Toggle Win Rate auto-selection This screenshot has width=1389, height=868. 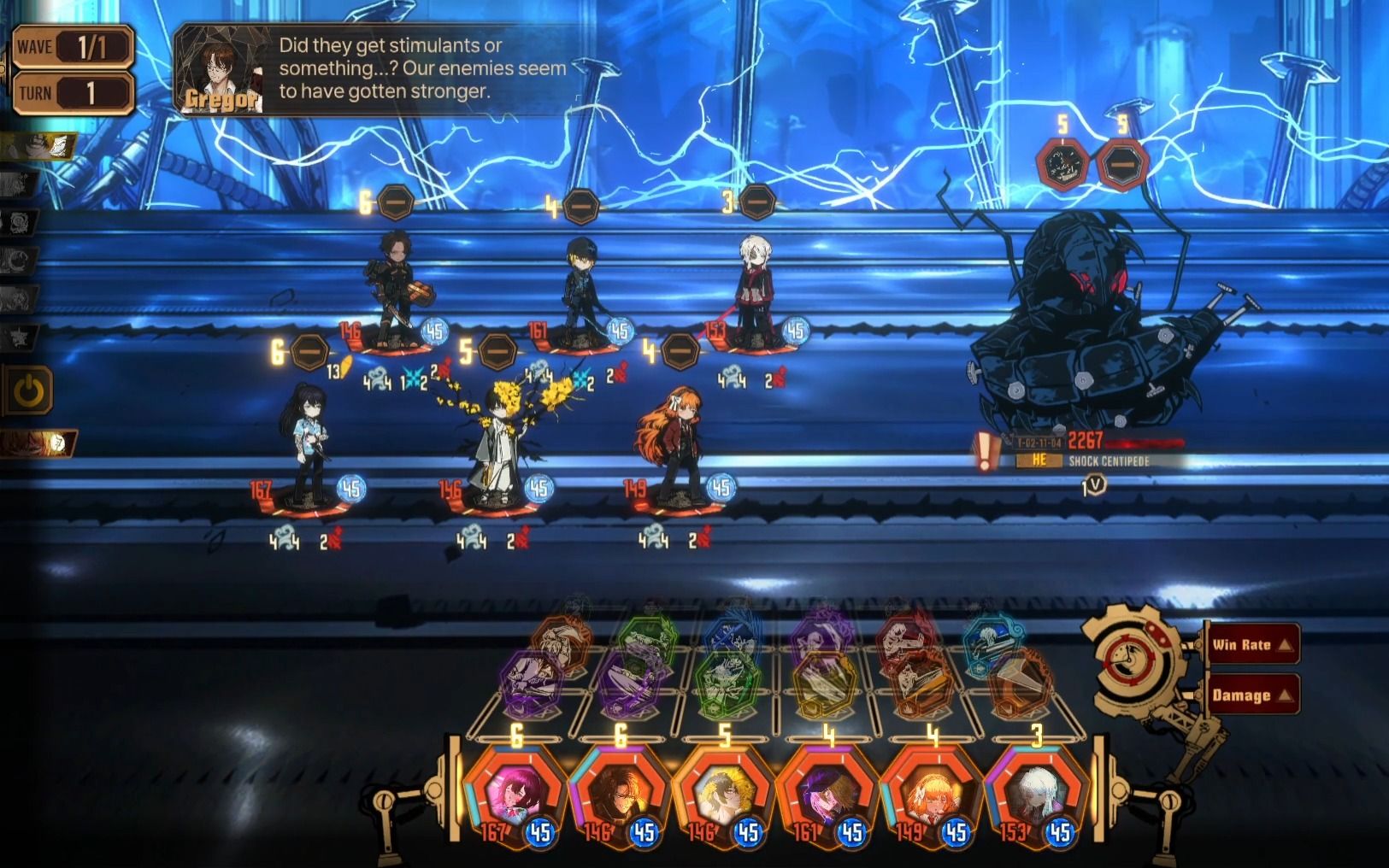pos(1251,645)
